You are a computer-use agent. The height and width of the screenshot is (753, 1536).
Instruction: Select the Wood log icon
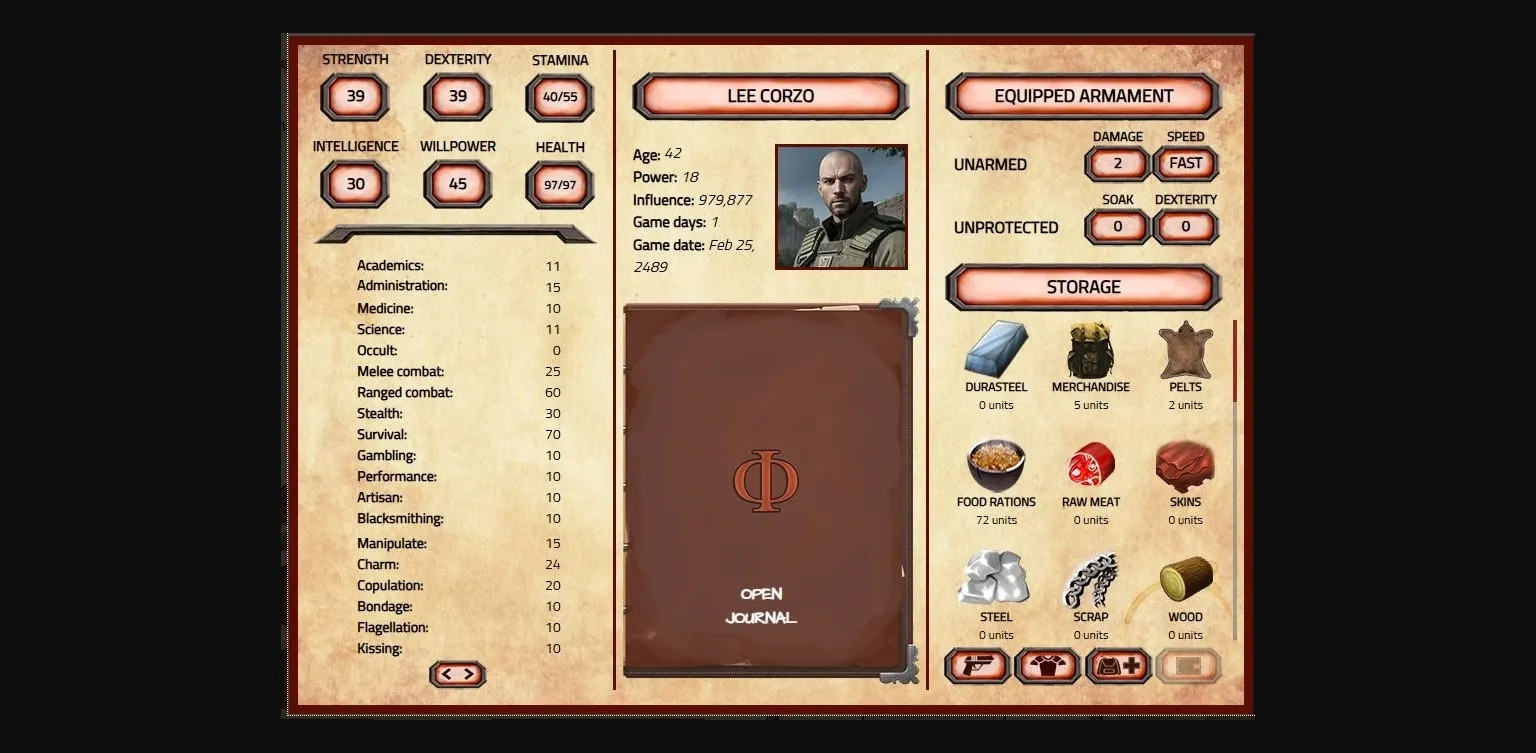[x=1184, y=580]
